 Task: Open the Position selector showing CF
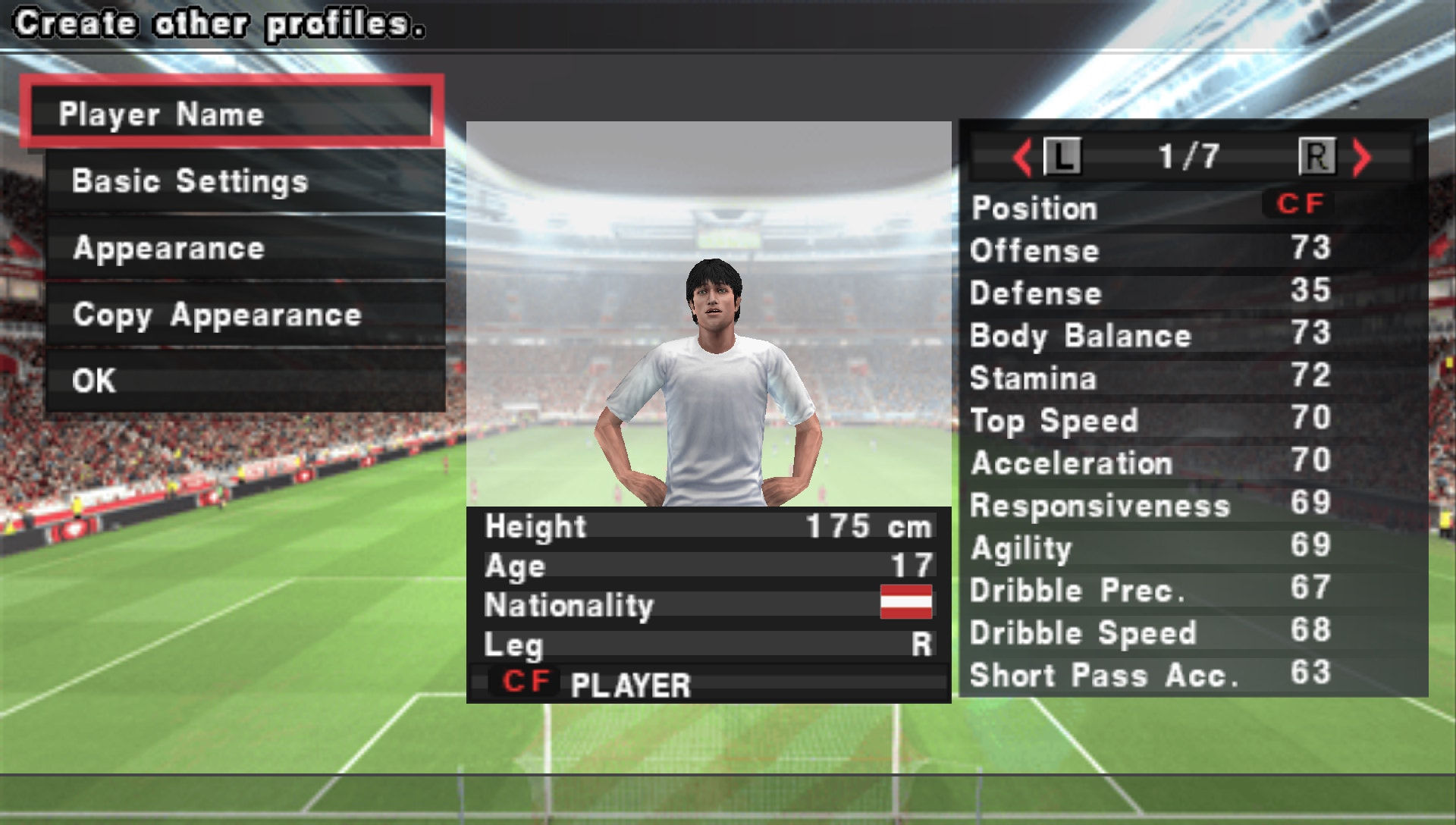coord(1301,202)
